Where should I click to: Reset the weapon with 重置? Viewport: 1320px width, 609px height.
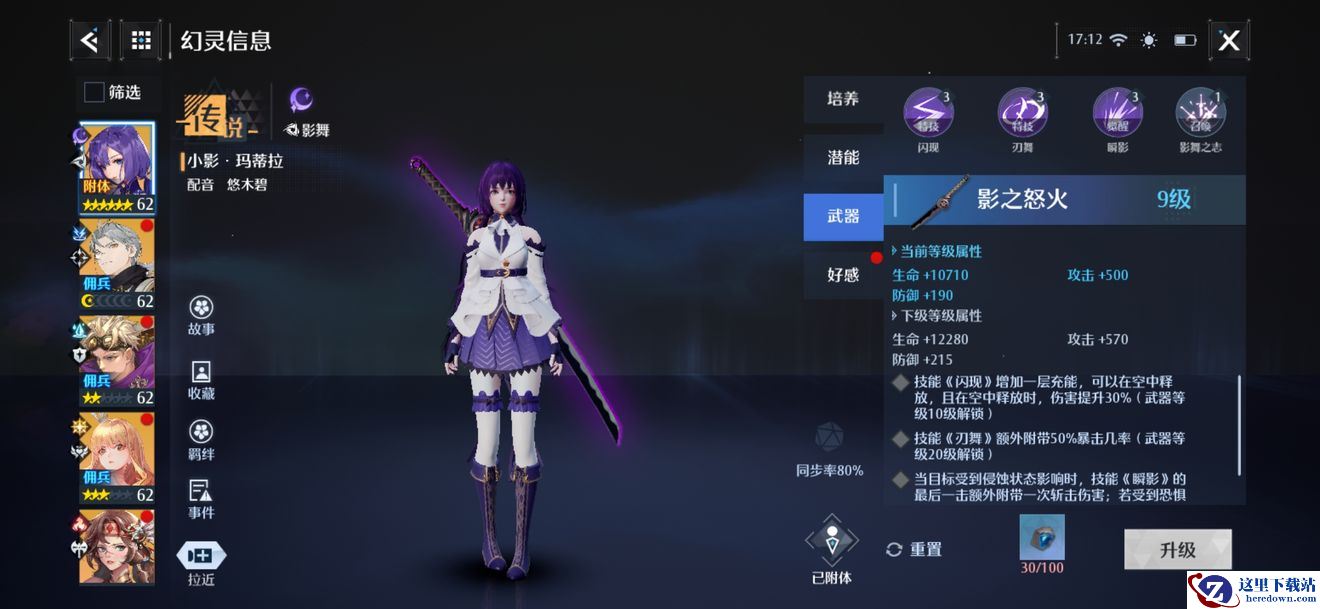point(914,549)
